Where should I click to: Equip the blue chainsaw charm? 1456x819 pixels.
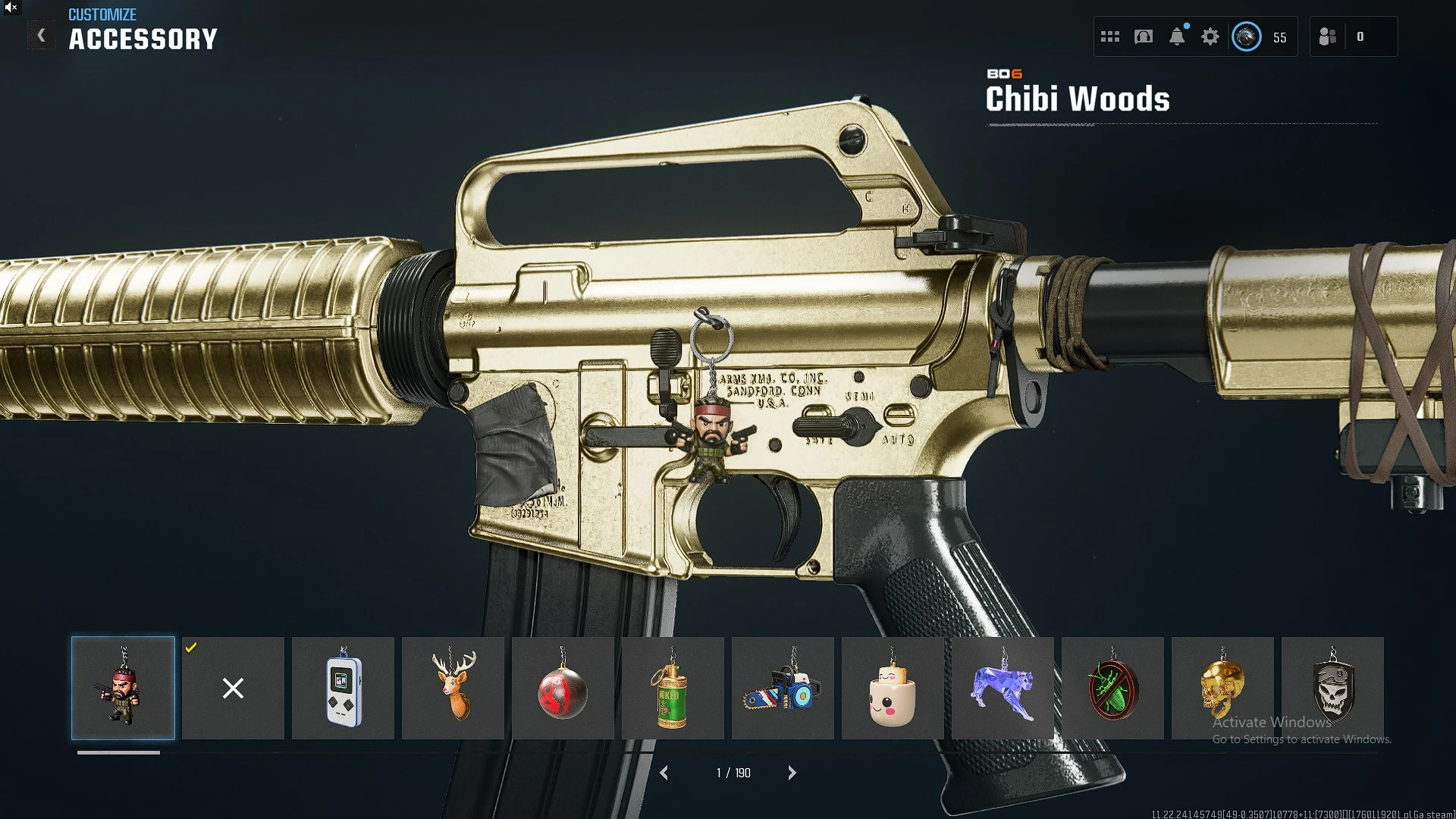pyautogui.click(x=783, y=688)
